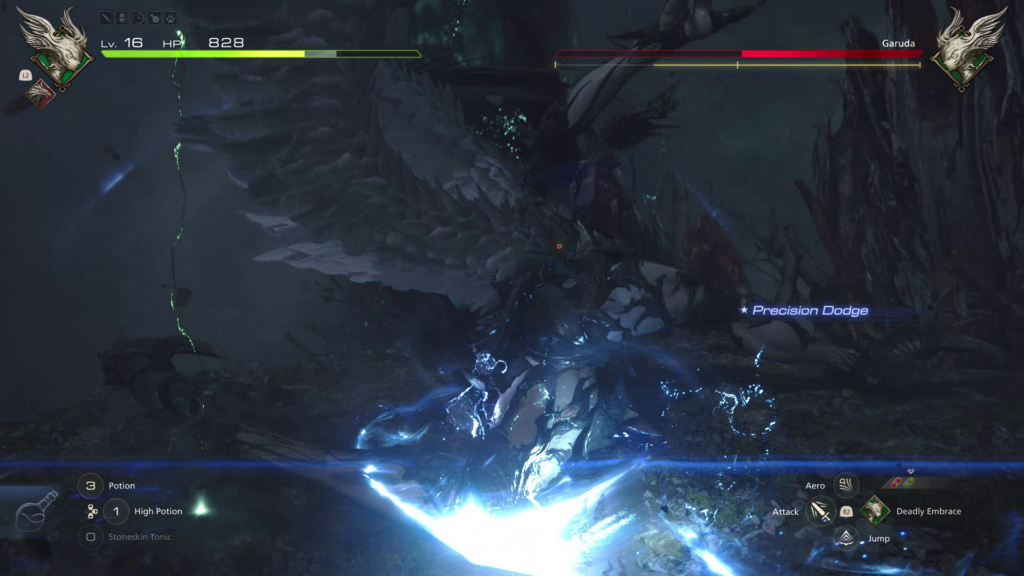Select the paw print status icon
Screen dimensions: 1024x576
tap(171, 18)
